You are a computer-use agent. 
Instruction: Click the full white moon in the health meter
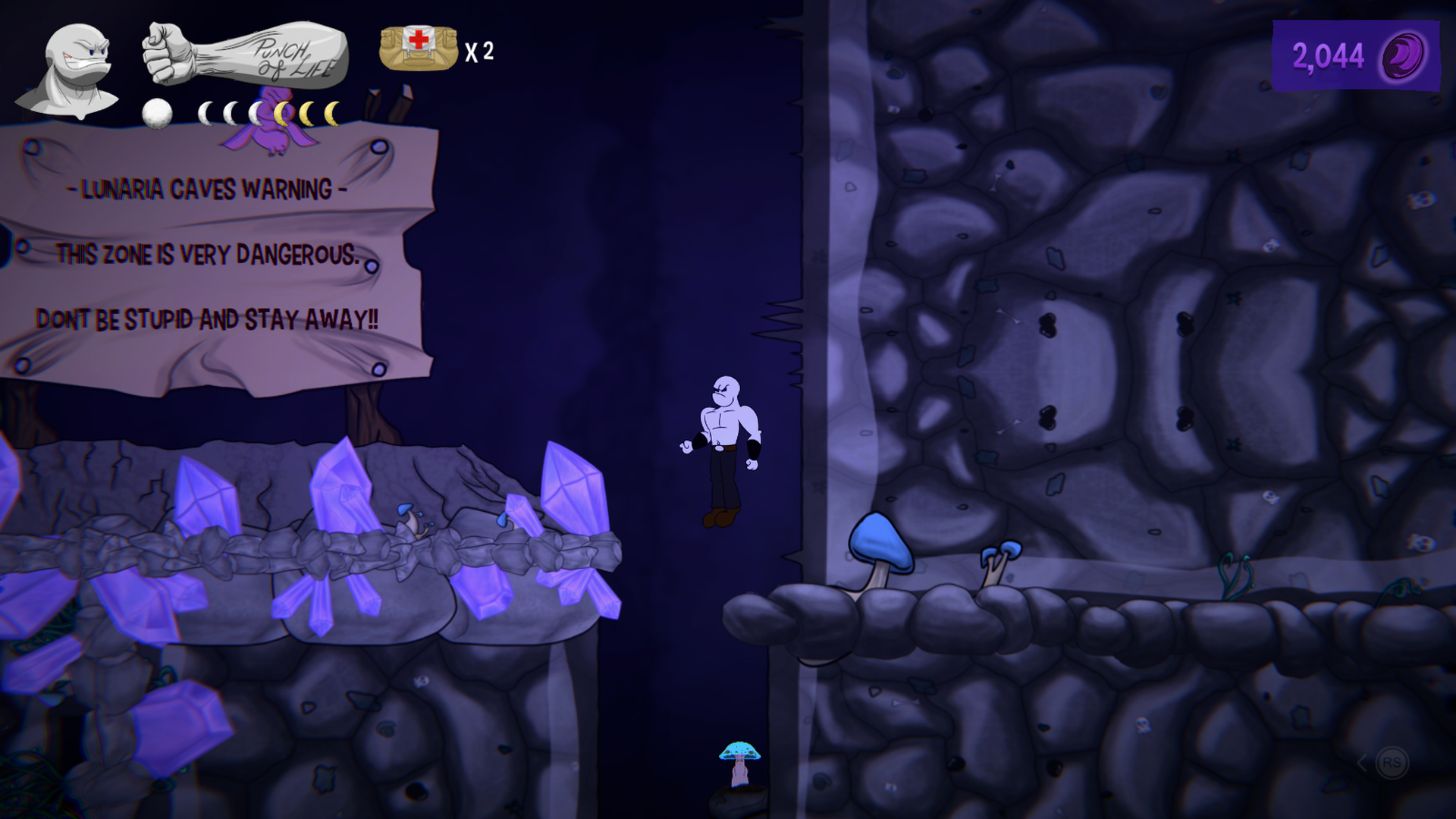[x=157, y=114]
